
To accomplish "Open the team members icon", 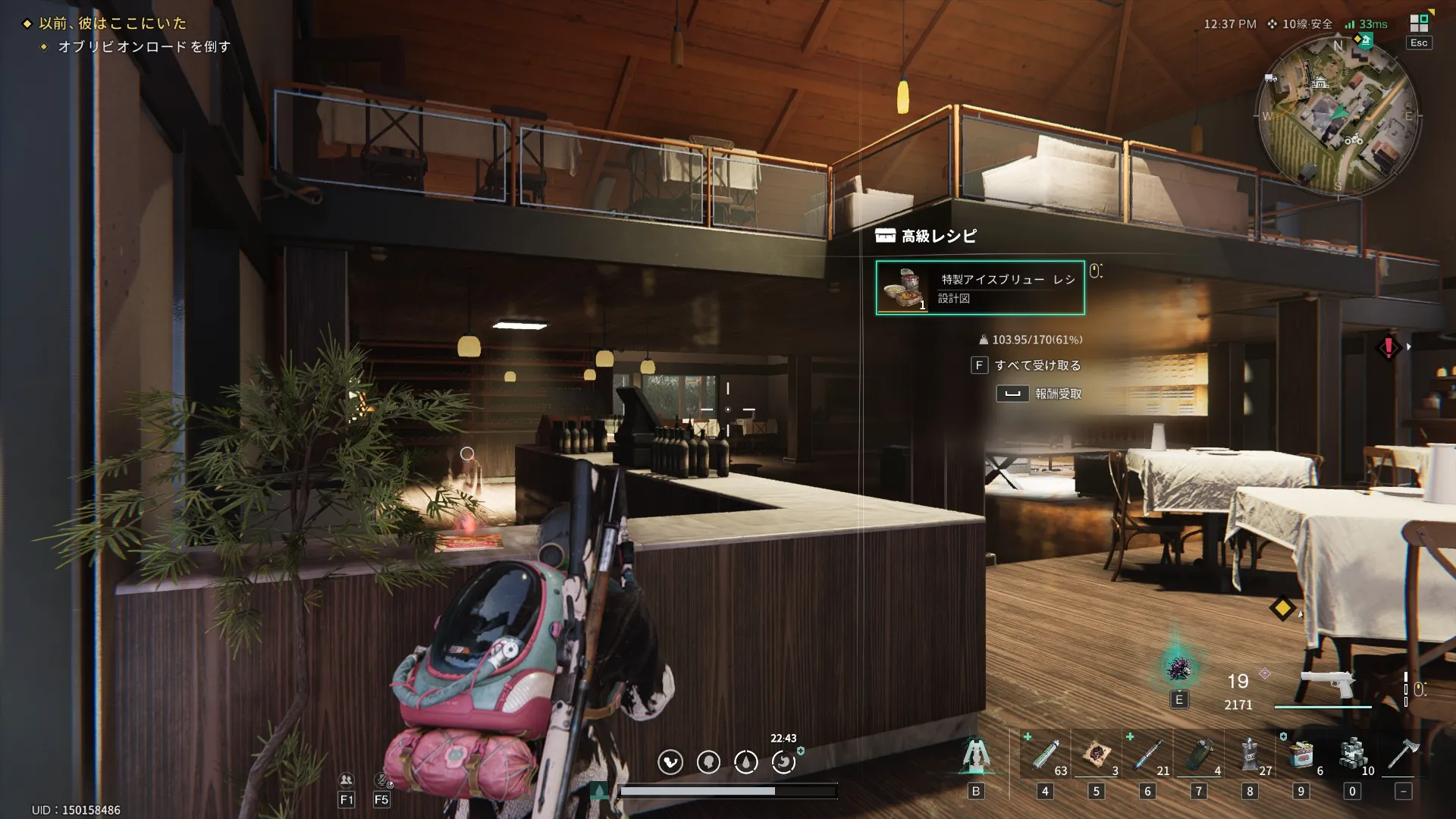I will point(347,780).
